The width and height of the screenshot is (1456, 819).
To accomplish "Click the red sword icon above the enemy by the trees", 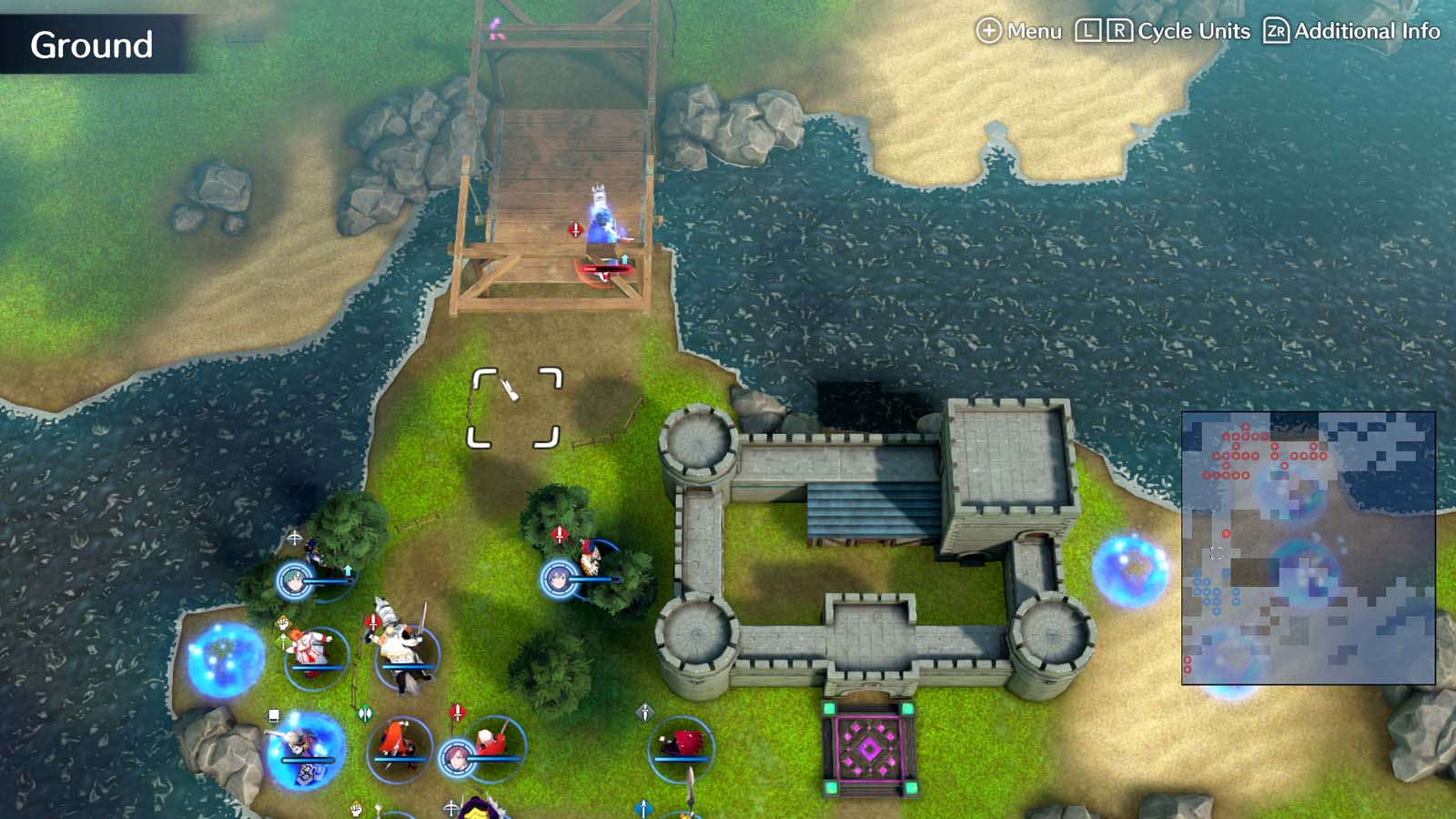I will coord(560,533).
